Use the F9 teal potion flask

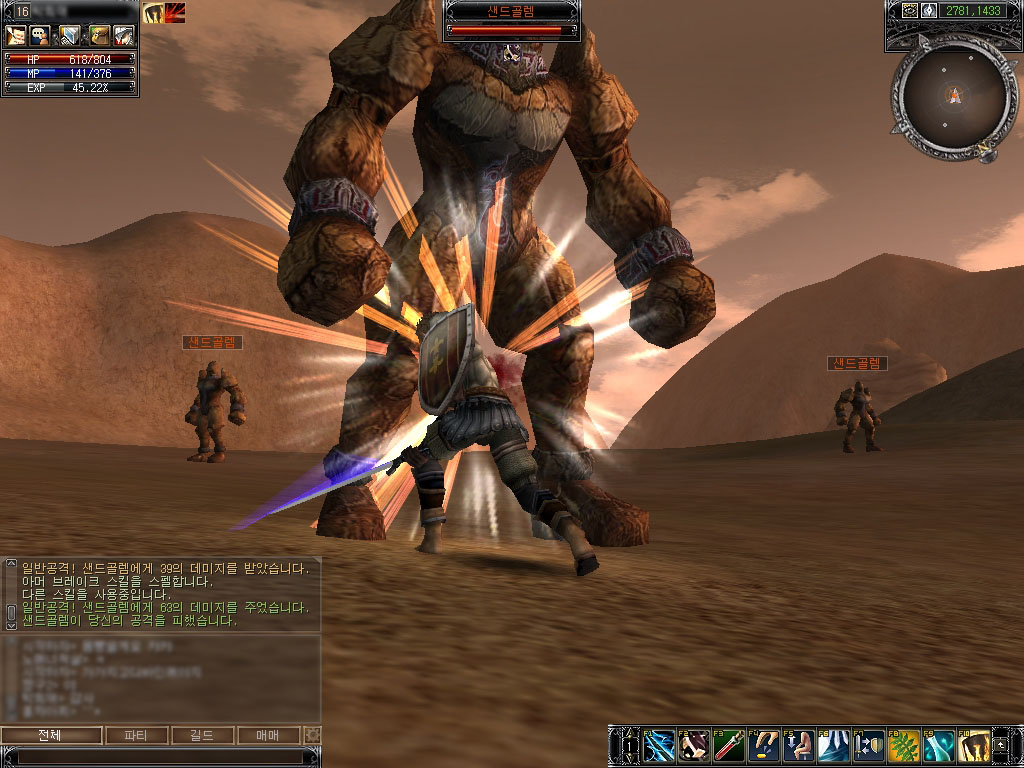click(939, 745)
